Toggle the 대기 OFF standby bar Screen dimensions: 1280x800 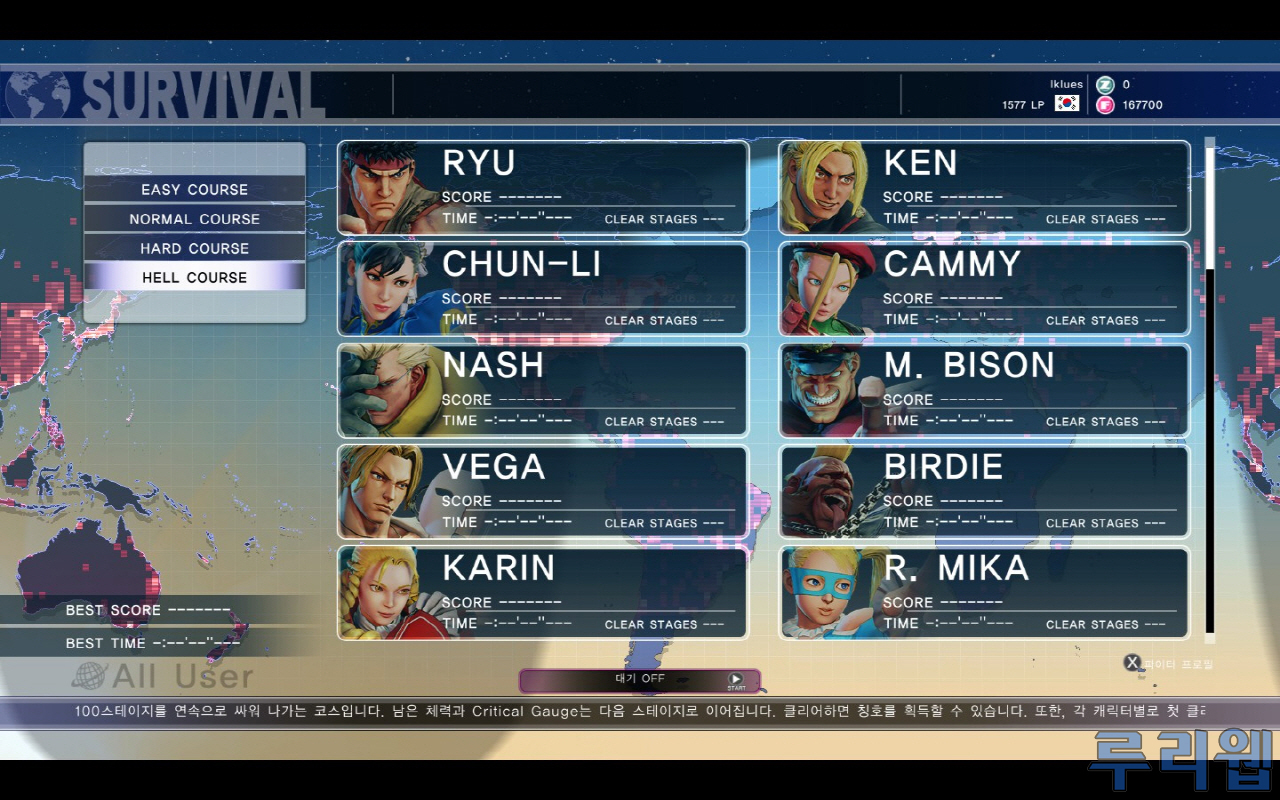[639, 680]
